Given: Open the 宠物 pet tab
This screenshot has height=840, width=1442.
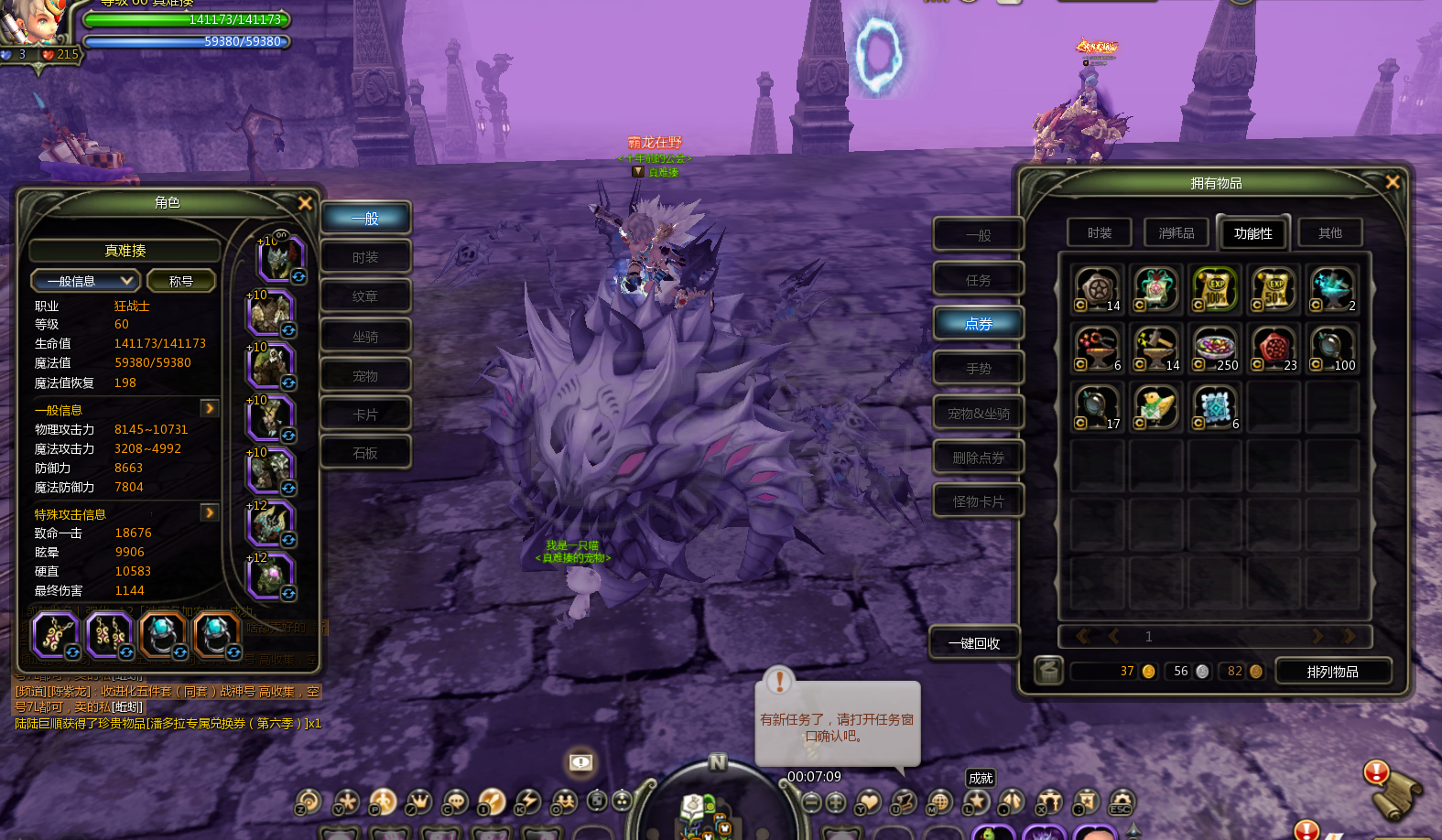Looking at the screenshot, I should (365, 376).
